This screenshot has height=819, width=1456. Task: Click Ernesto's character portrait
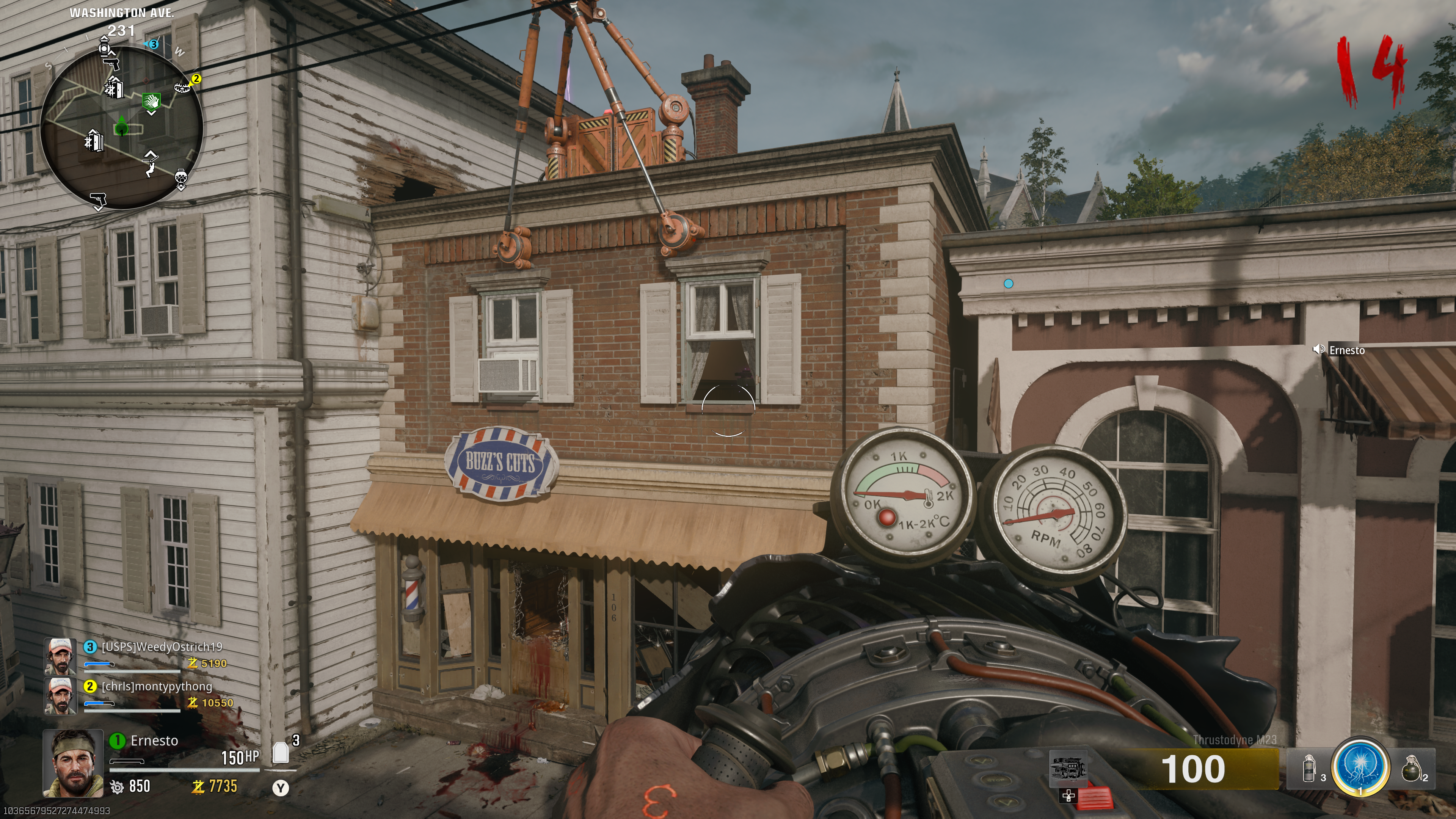74,763
